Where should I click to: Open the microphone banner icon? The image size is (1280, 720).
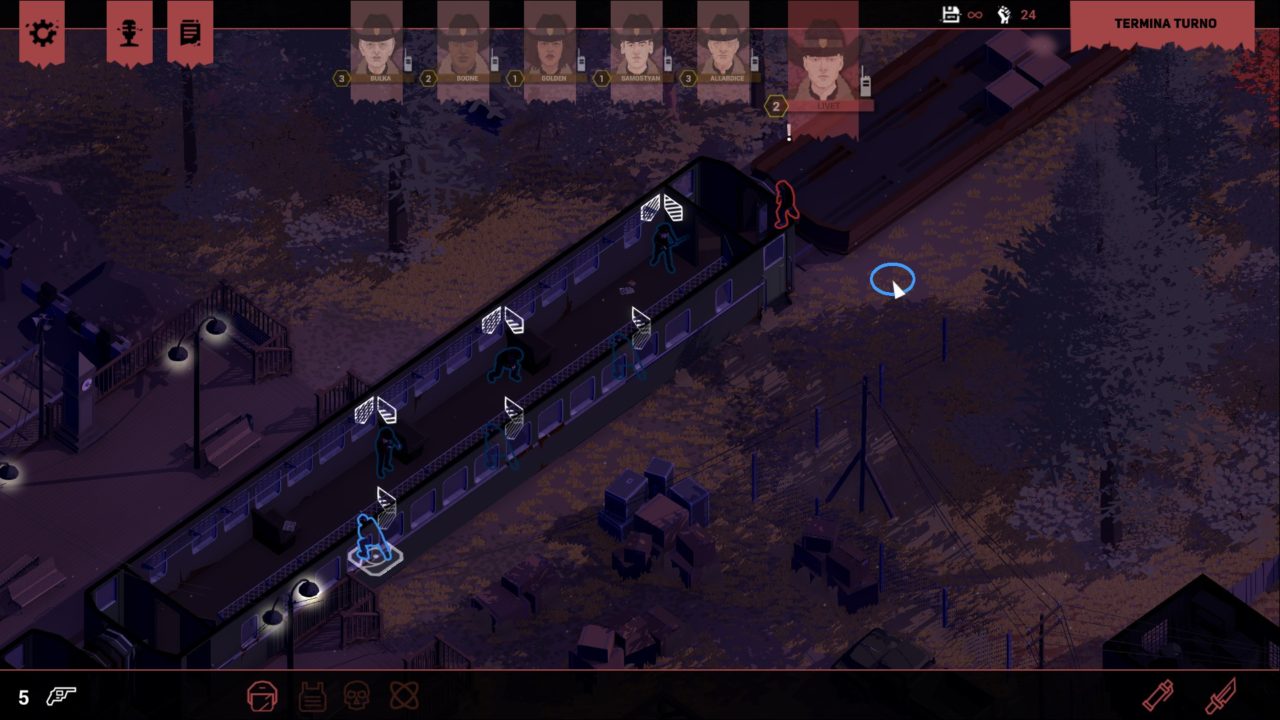click(x=129, y=32)
